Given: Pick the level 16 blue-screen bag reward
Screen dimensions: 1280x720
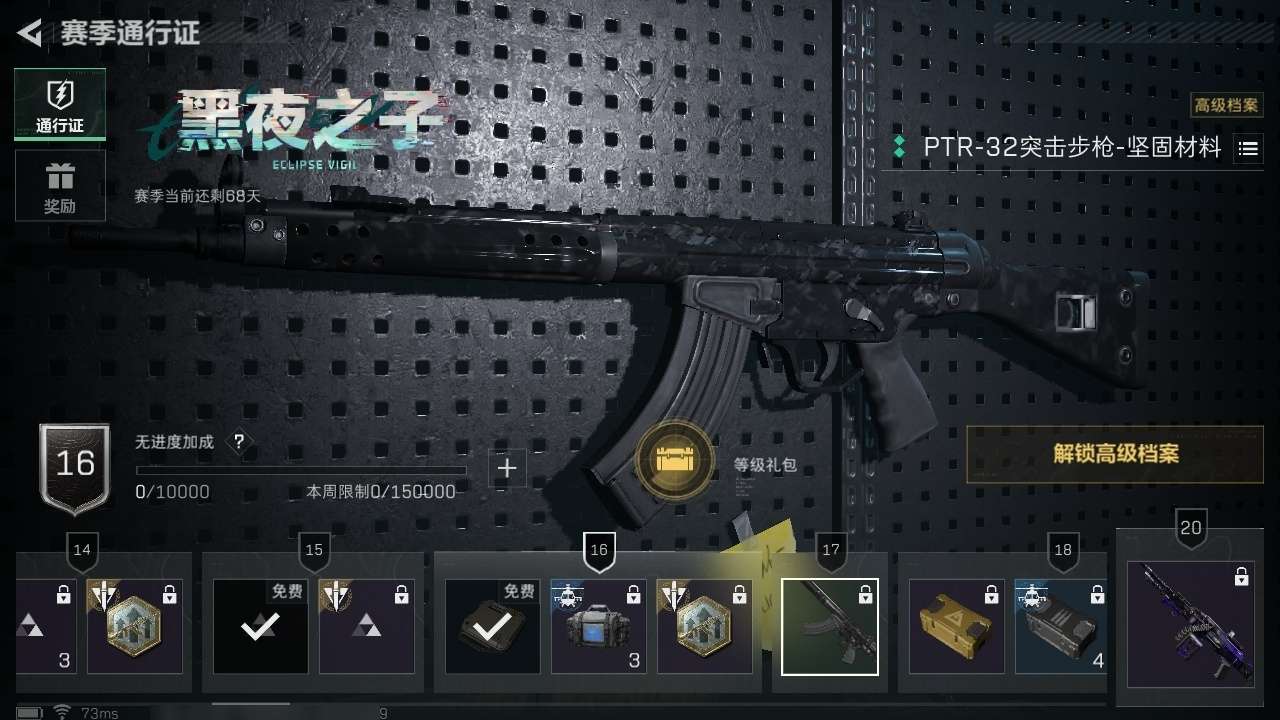Looking at the screenshot, I should pyautogui.click(x=599, y=627).
